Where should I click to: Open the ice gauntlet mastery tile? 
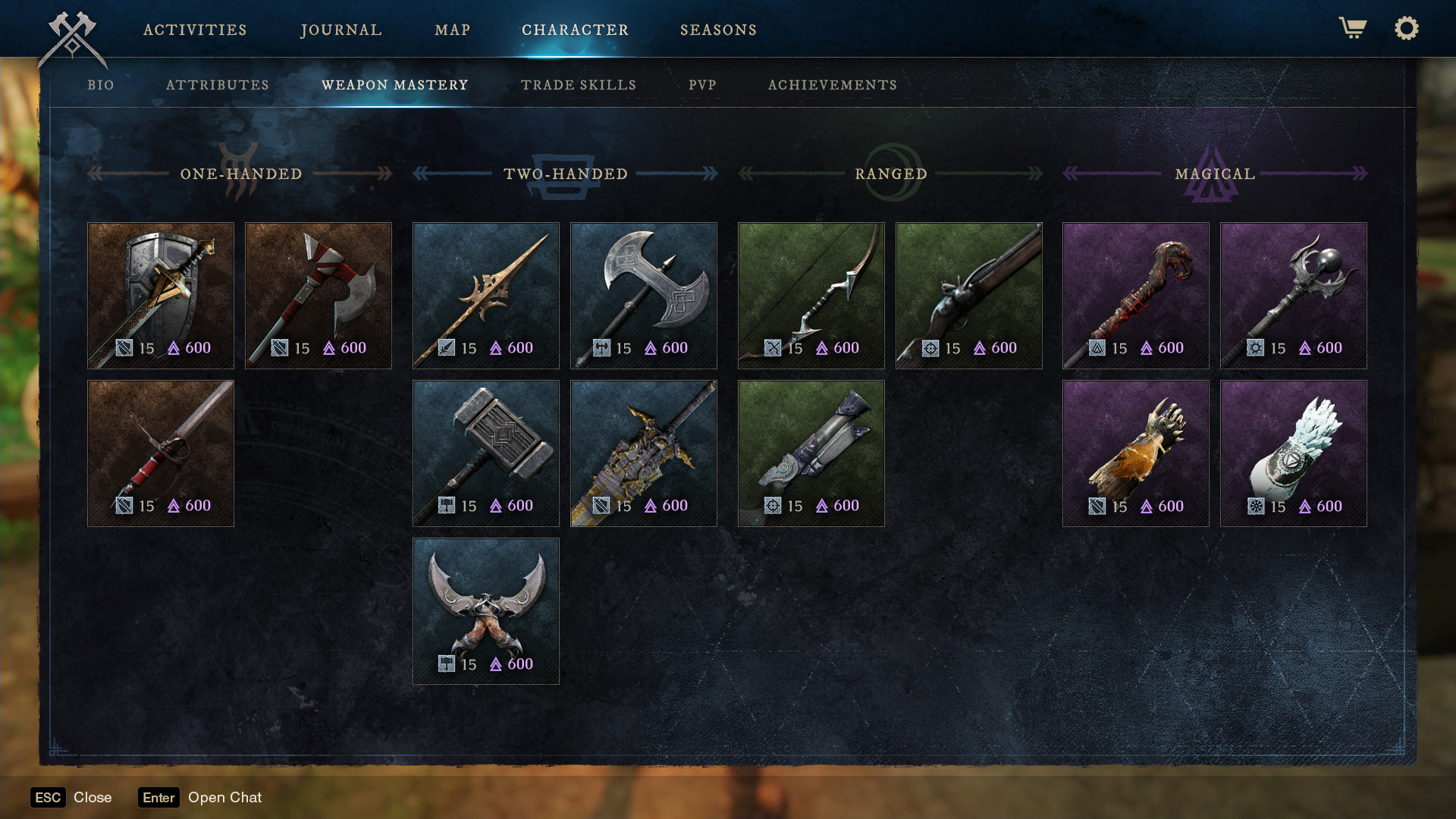[x=1294, y=453]
